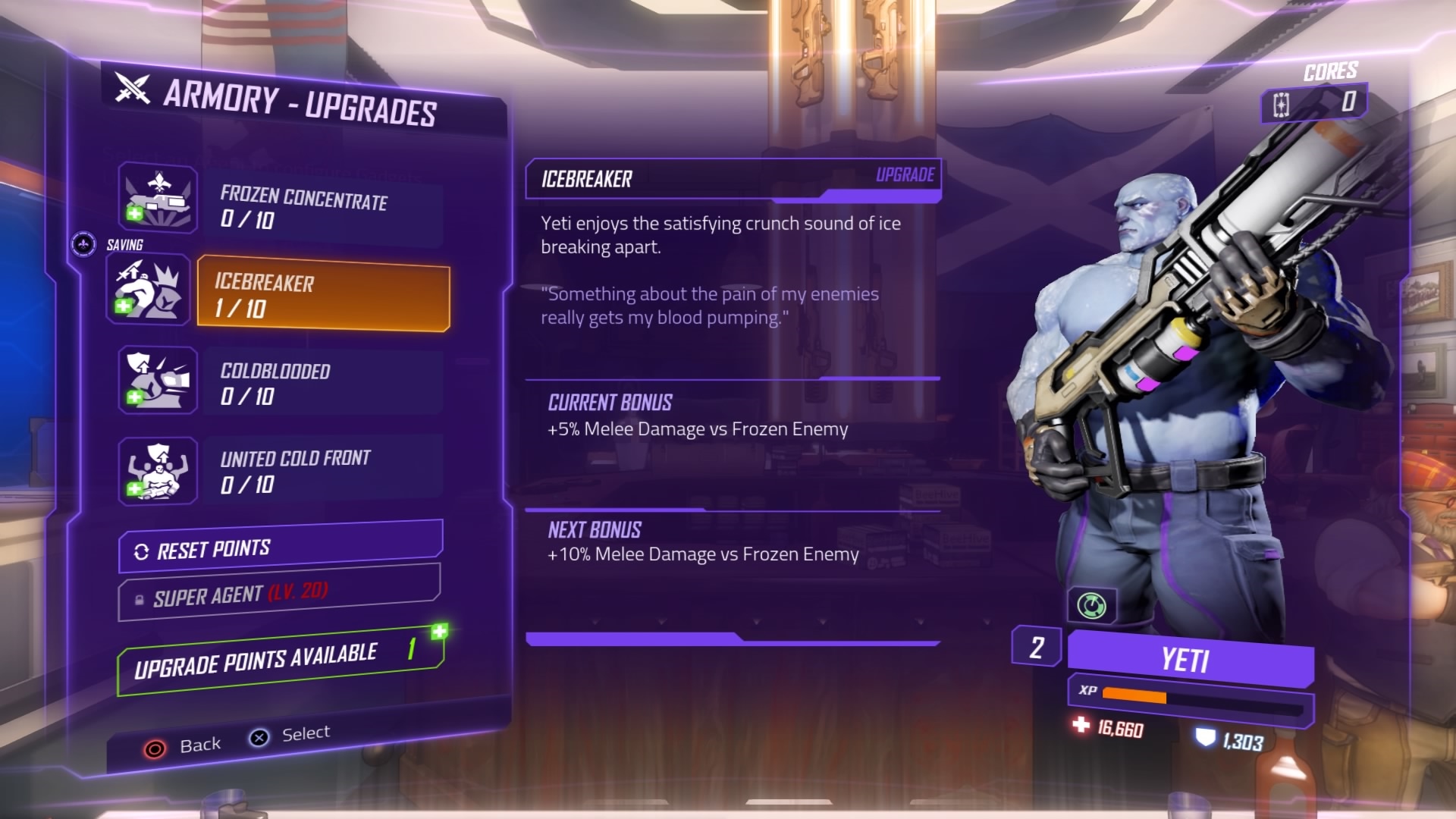Click the Reset Points button
The height and width of the screenshot is (819, 1456).
point(281,548)
